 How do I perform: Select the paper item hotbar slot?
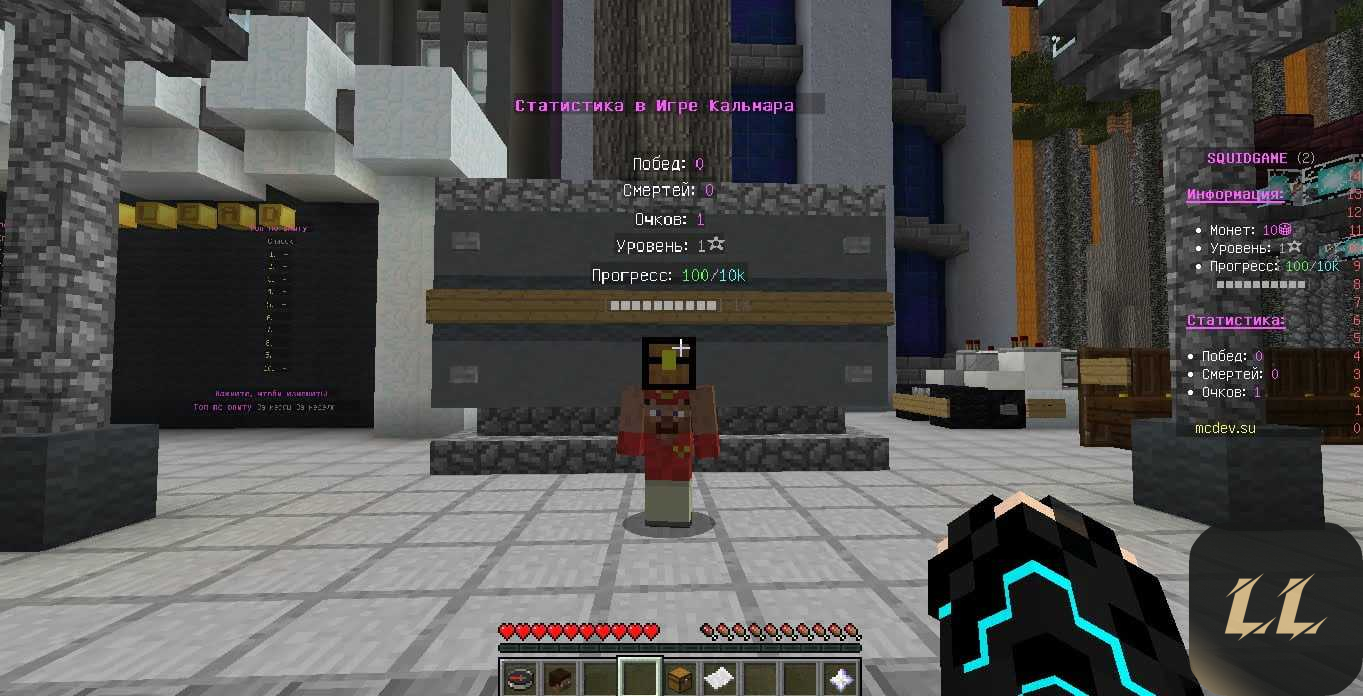point(720,678)
